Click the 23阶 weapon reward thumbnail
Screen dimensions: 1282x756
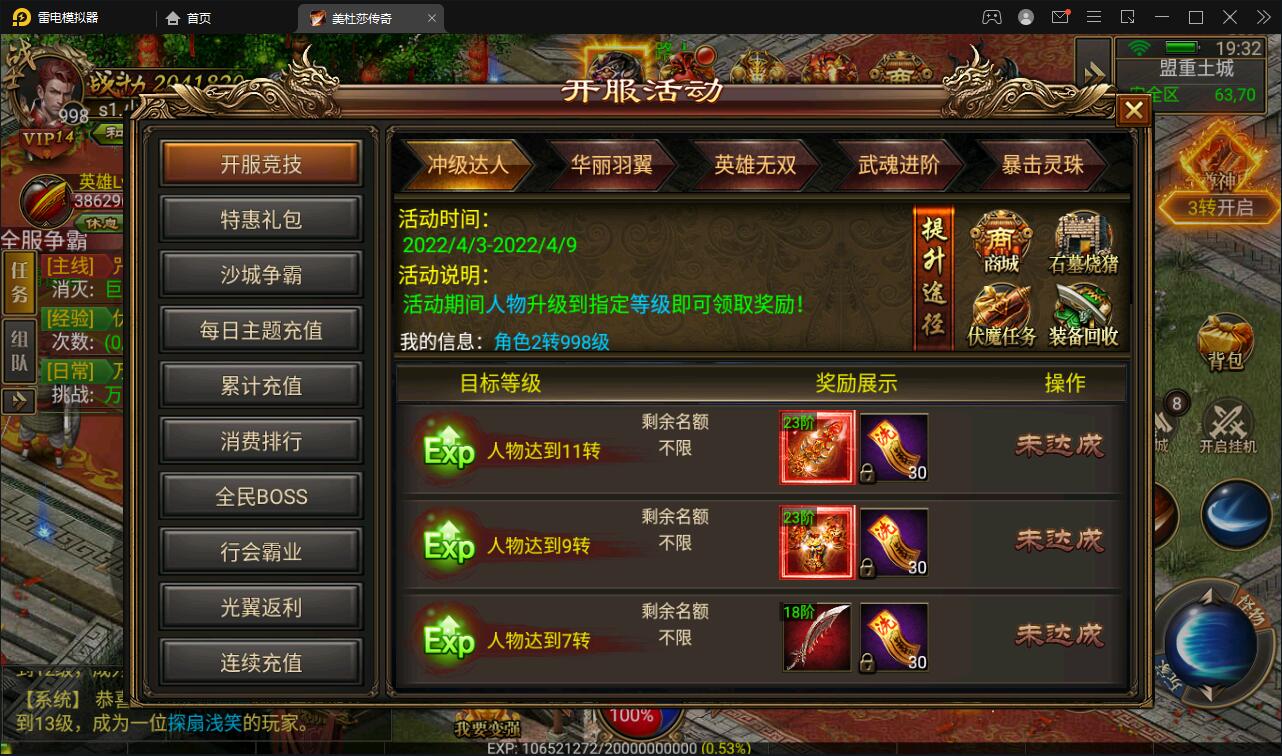pyautogui.click(x=816, y=447)
